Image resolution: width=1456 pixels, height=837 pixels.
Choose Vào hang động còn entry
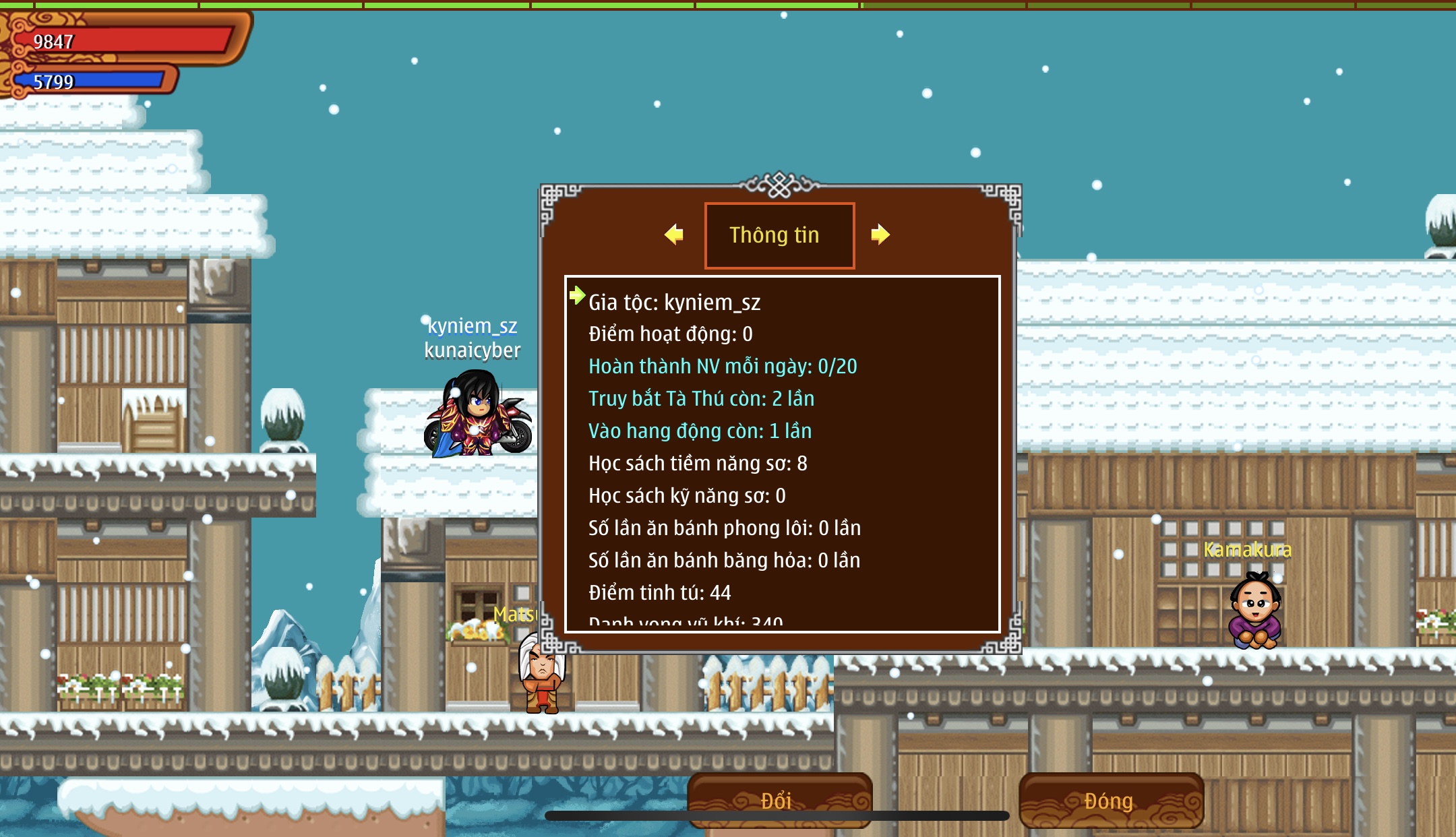700,431
